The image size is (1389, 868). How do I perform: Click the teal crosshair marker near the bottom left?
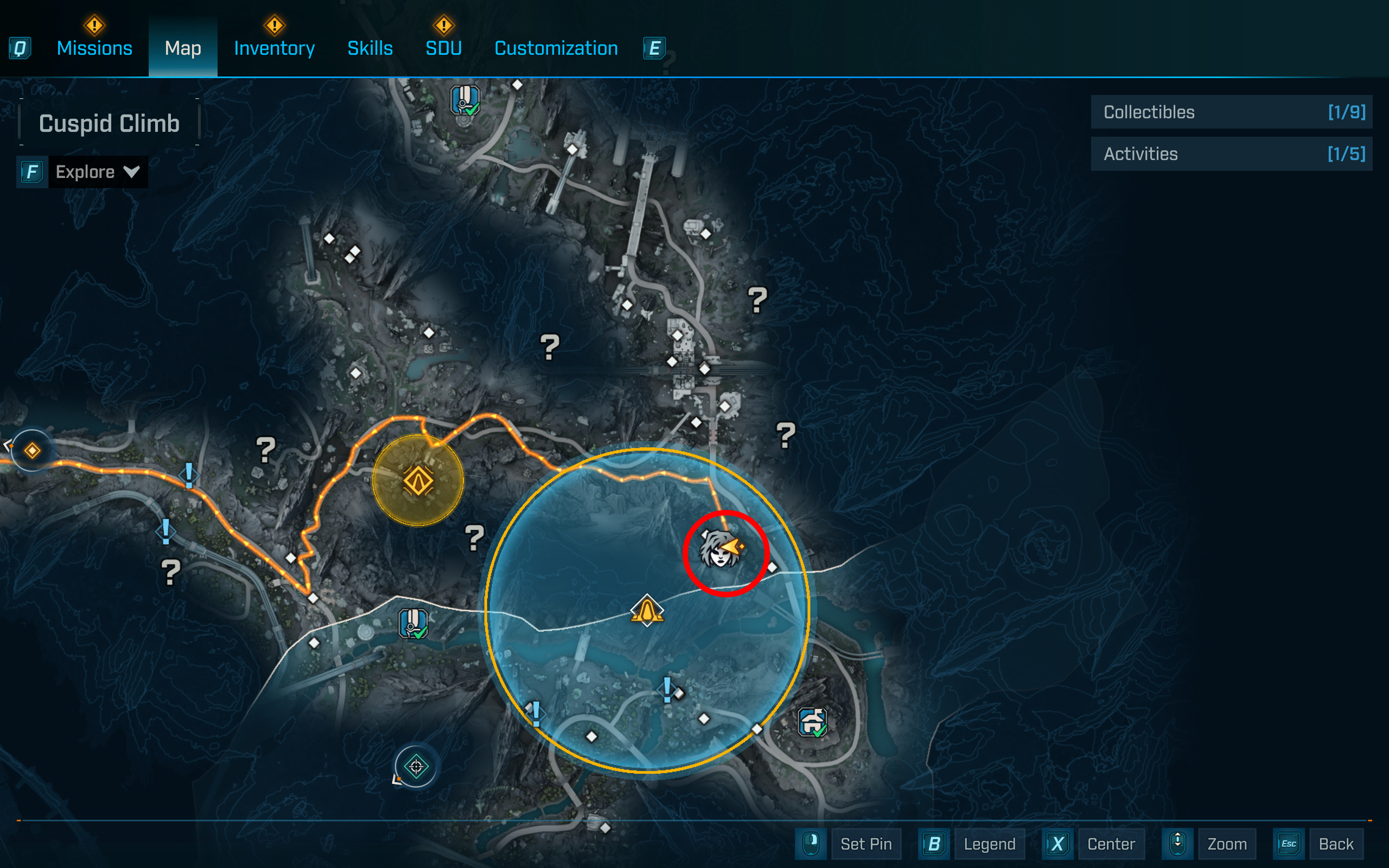point(416,768)
